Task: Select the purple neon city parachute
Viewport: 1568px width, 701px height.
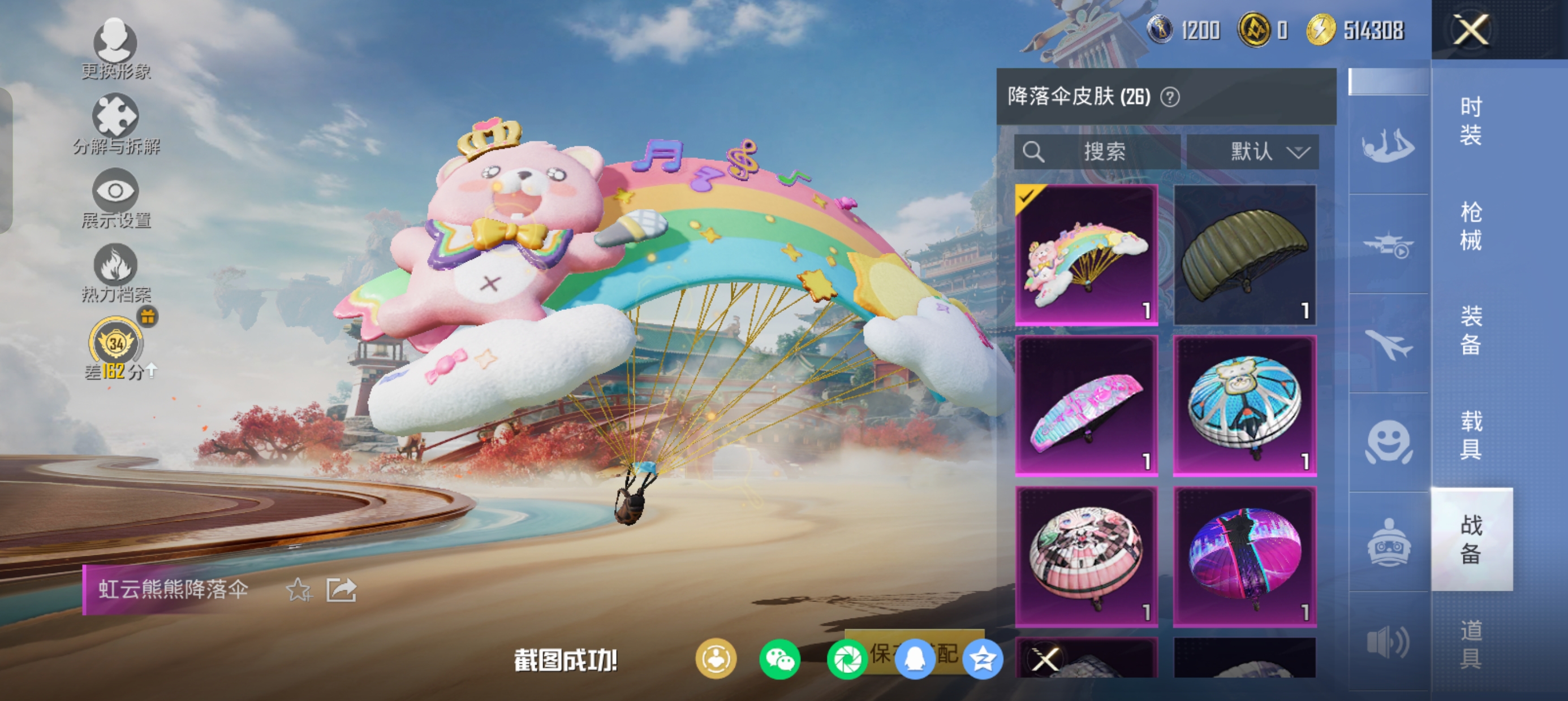Action: (1244, 556)
